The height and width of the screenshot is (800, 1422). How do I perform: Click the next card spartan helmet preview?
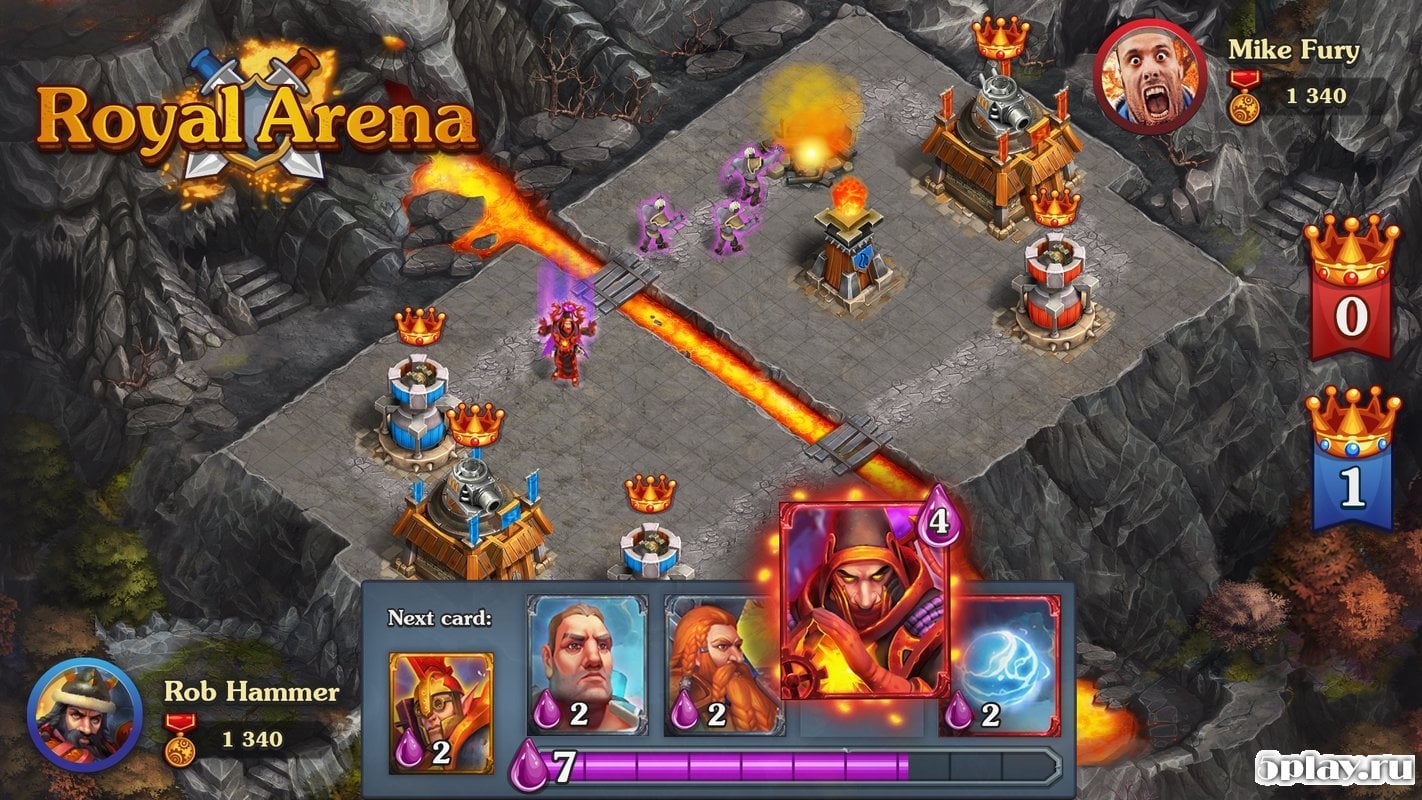click(x=441, y=712)
